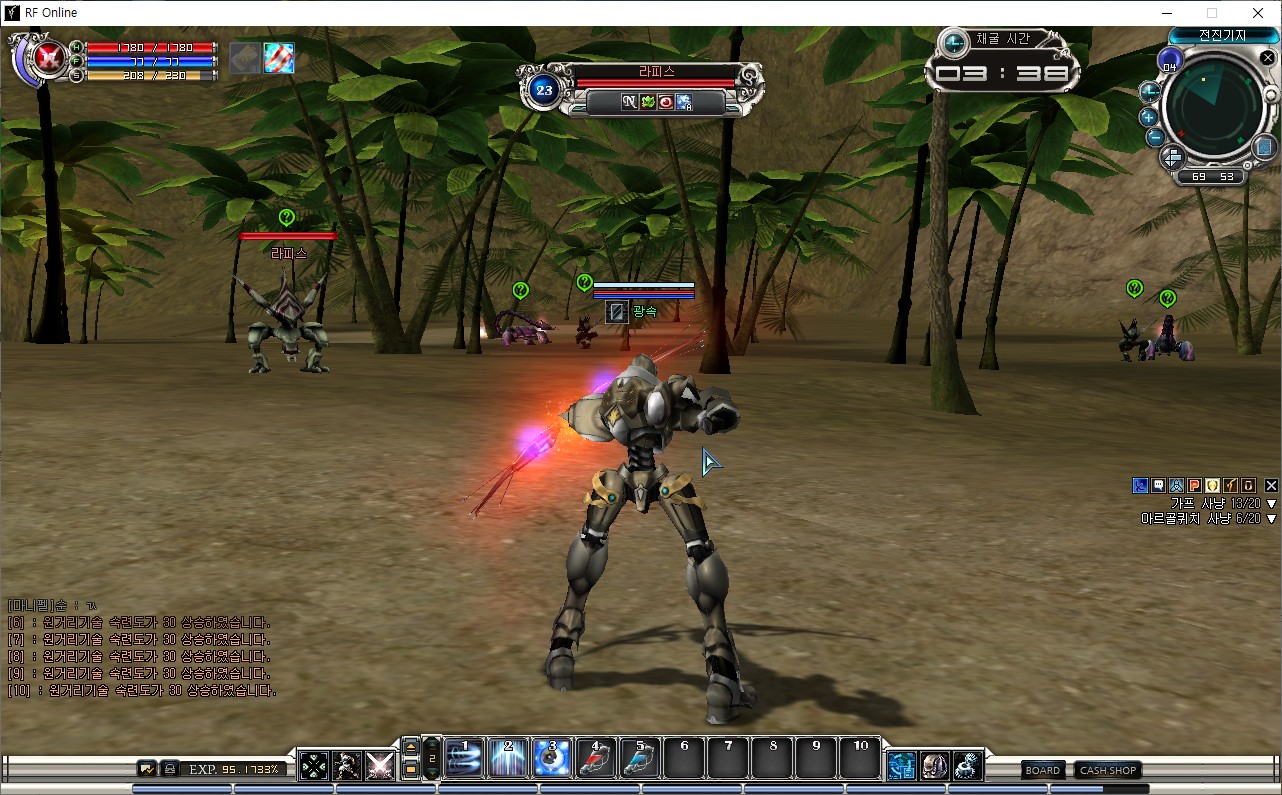This screenshot has width=1282, height=795.
Task: Close the quest tracker panel
Action: coord(1271,486)
